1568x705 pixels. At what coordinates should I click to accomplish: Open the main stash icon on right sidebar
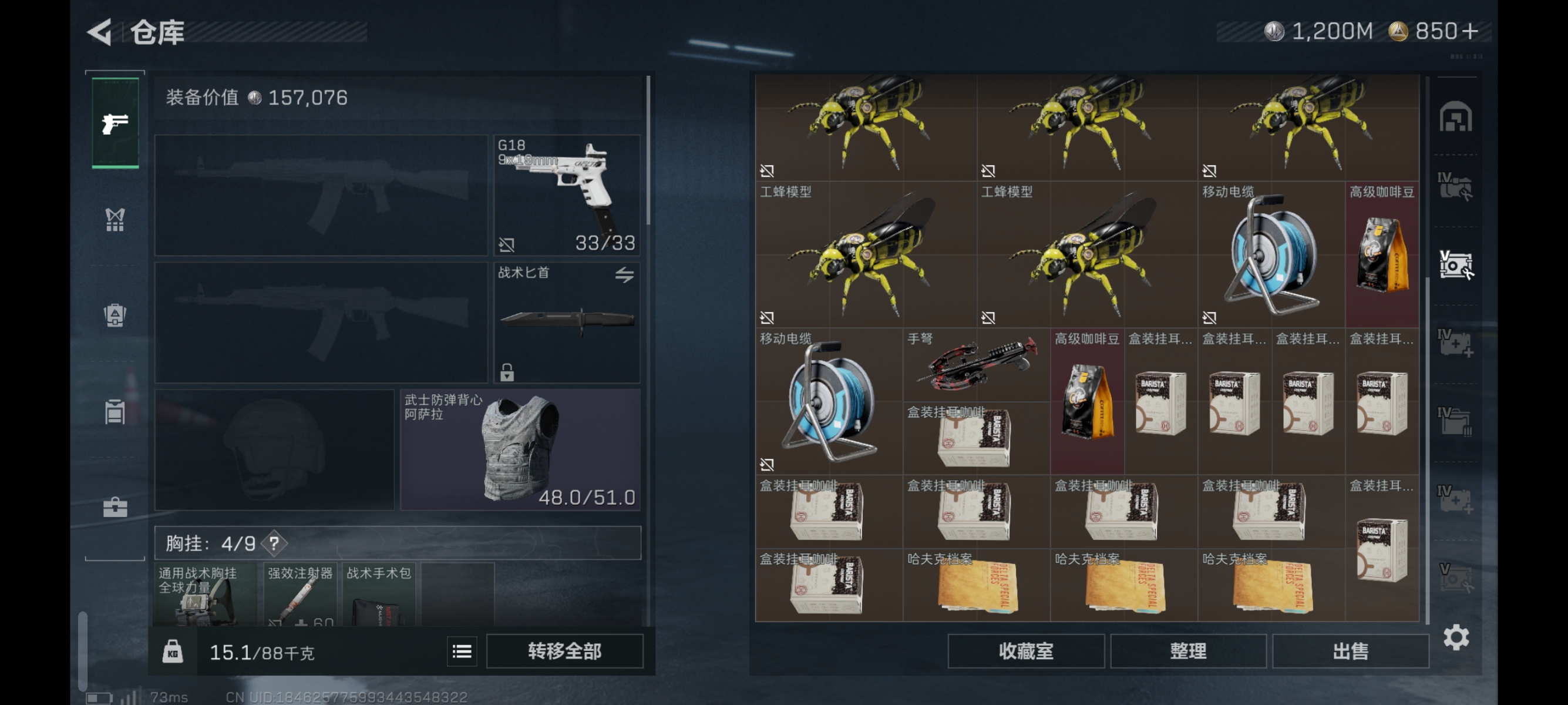pos(1455,117)
